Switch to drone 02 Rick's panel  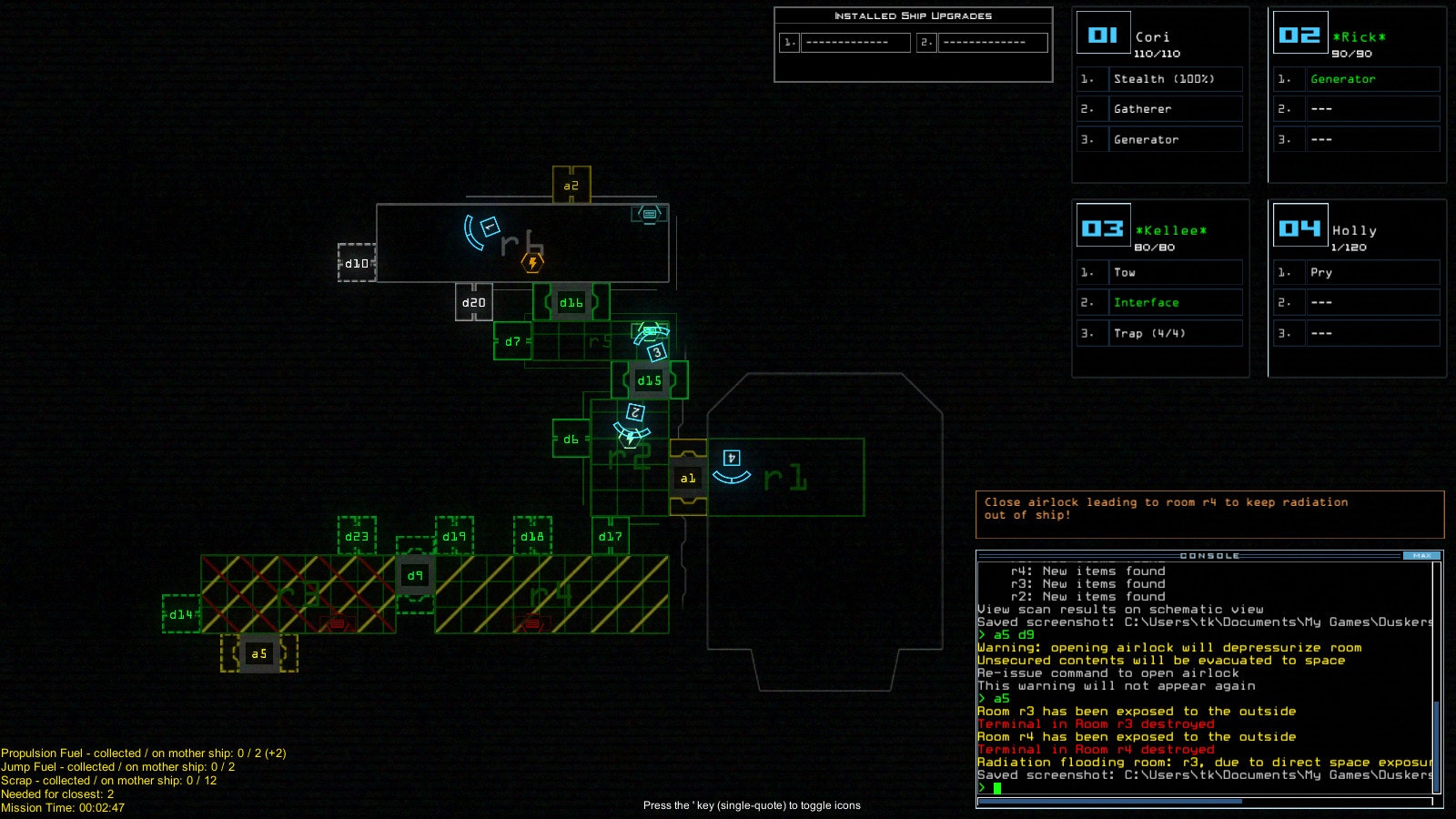pos(1300,33)
